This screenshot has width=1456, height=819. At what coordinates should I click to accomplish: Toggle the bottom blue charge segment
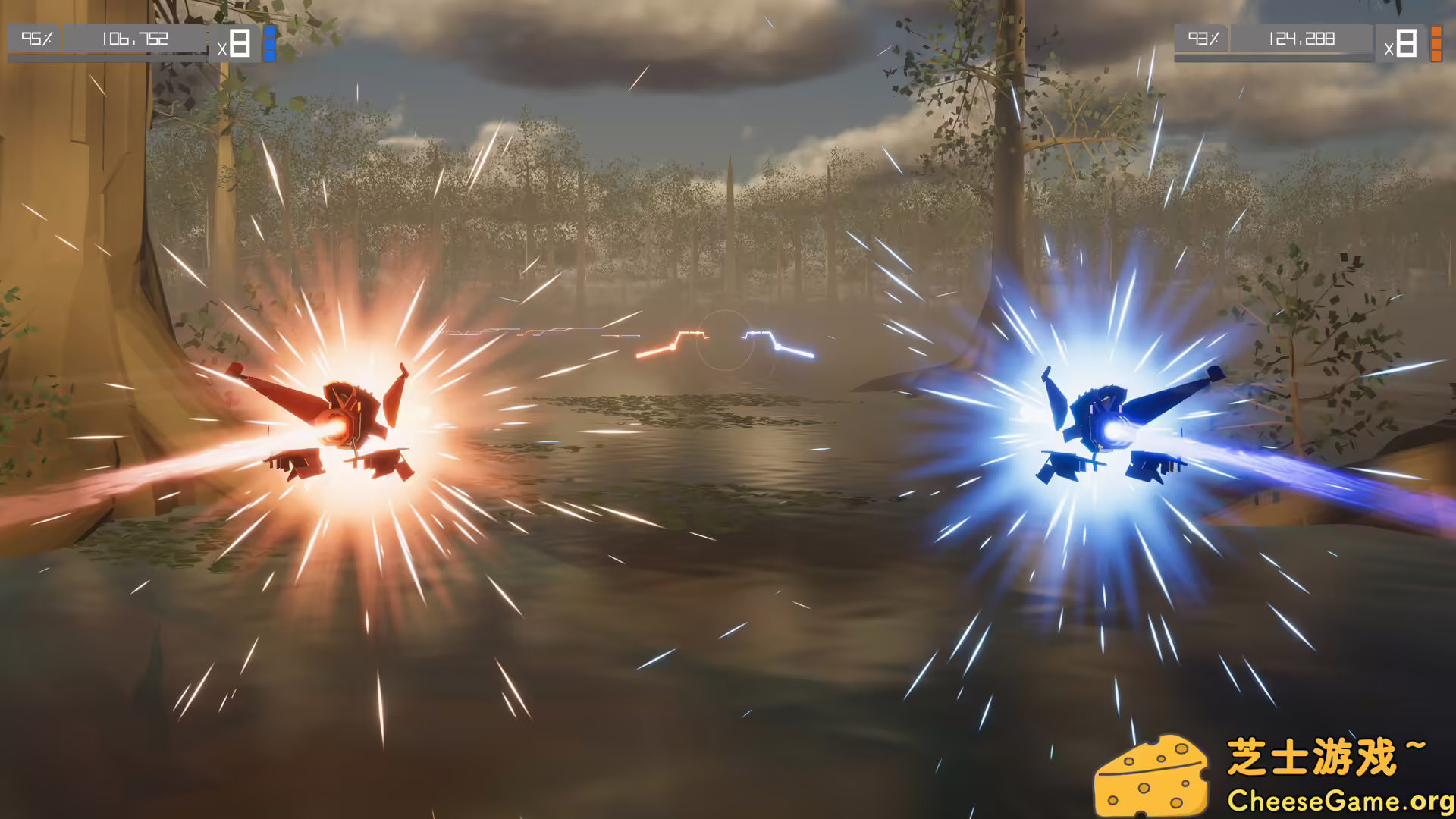click(269, 56)
